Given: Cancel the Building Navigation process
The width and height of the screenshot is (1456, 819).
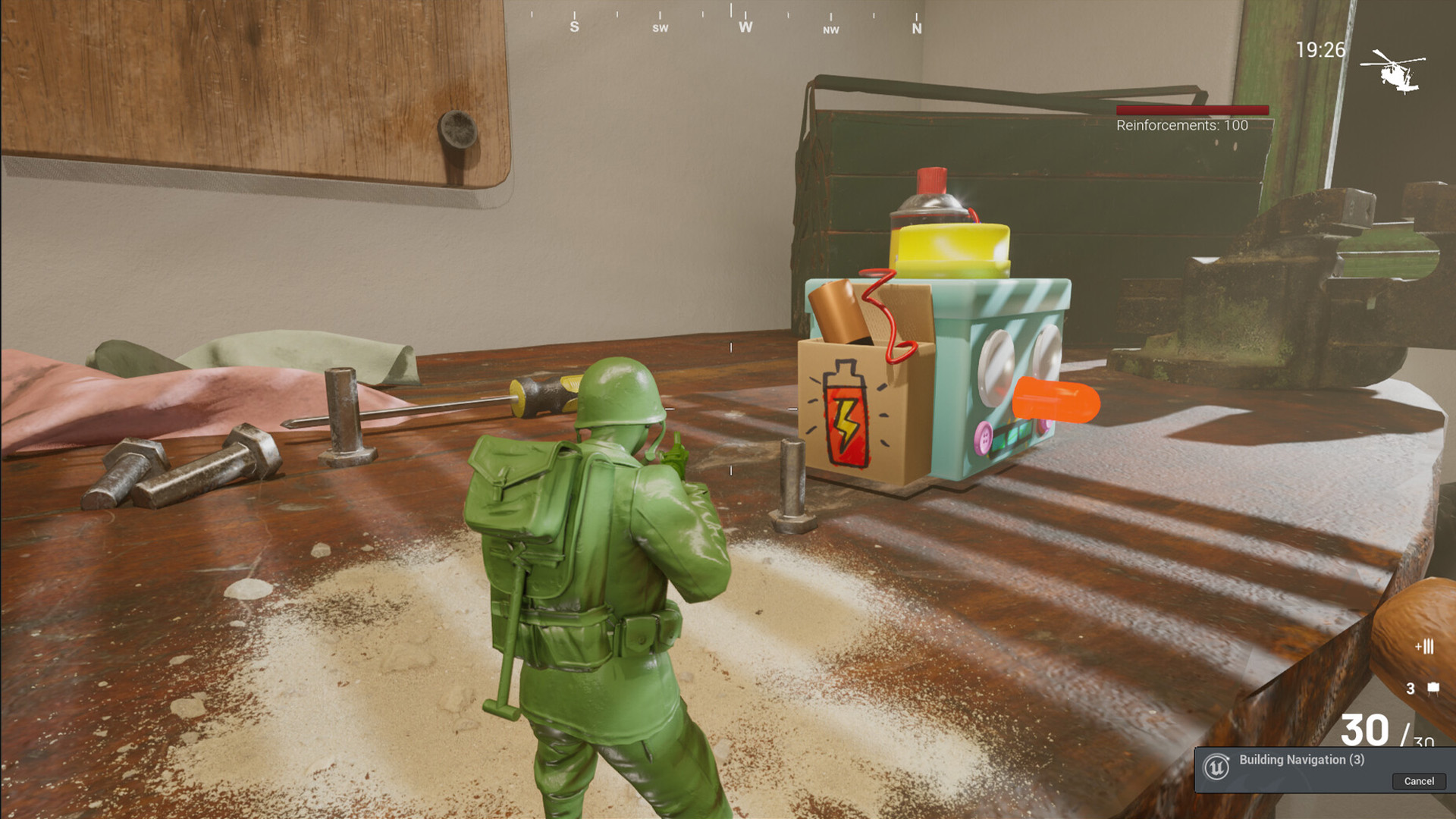Looking at the screenshot, I should coord(1418,781).
